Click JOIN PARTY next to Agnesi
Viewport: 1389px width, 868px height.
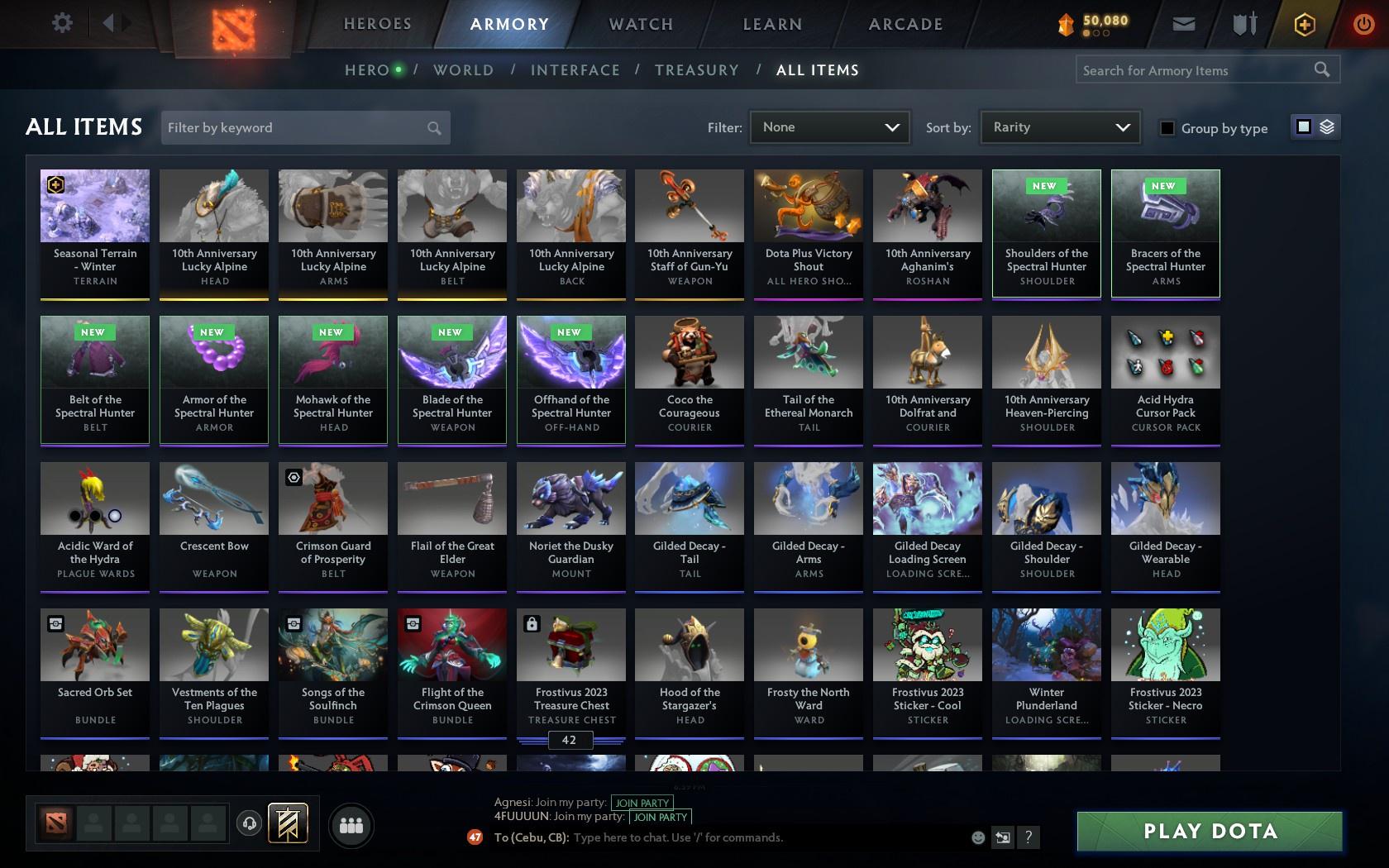[641, 802]
